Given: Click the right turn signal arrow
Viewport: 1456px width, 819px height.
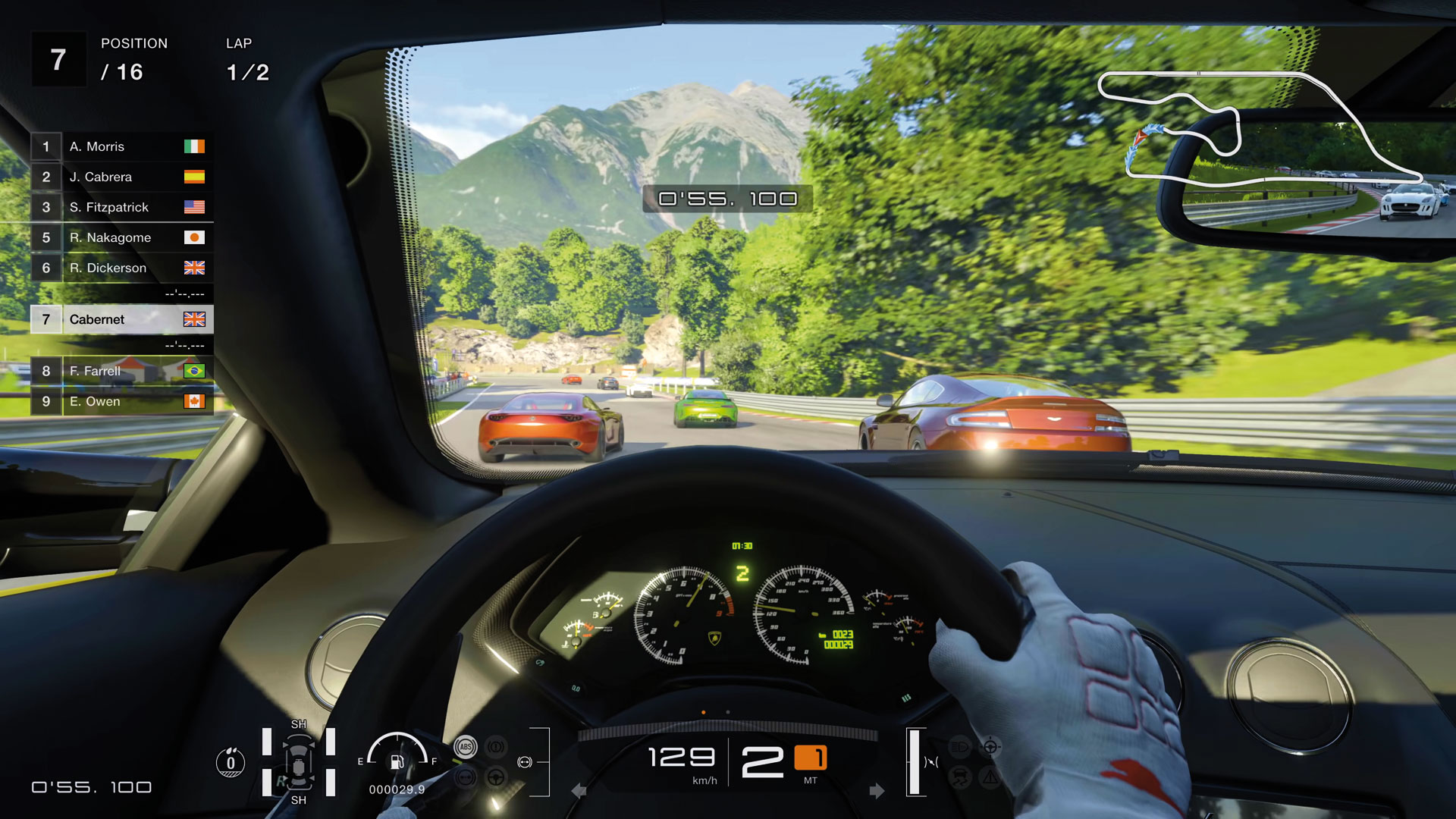Looking at the screenshot, I should (877, 791).
